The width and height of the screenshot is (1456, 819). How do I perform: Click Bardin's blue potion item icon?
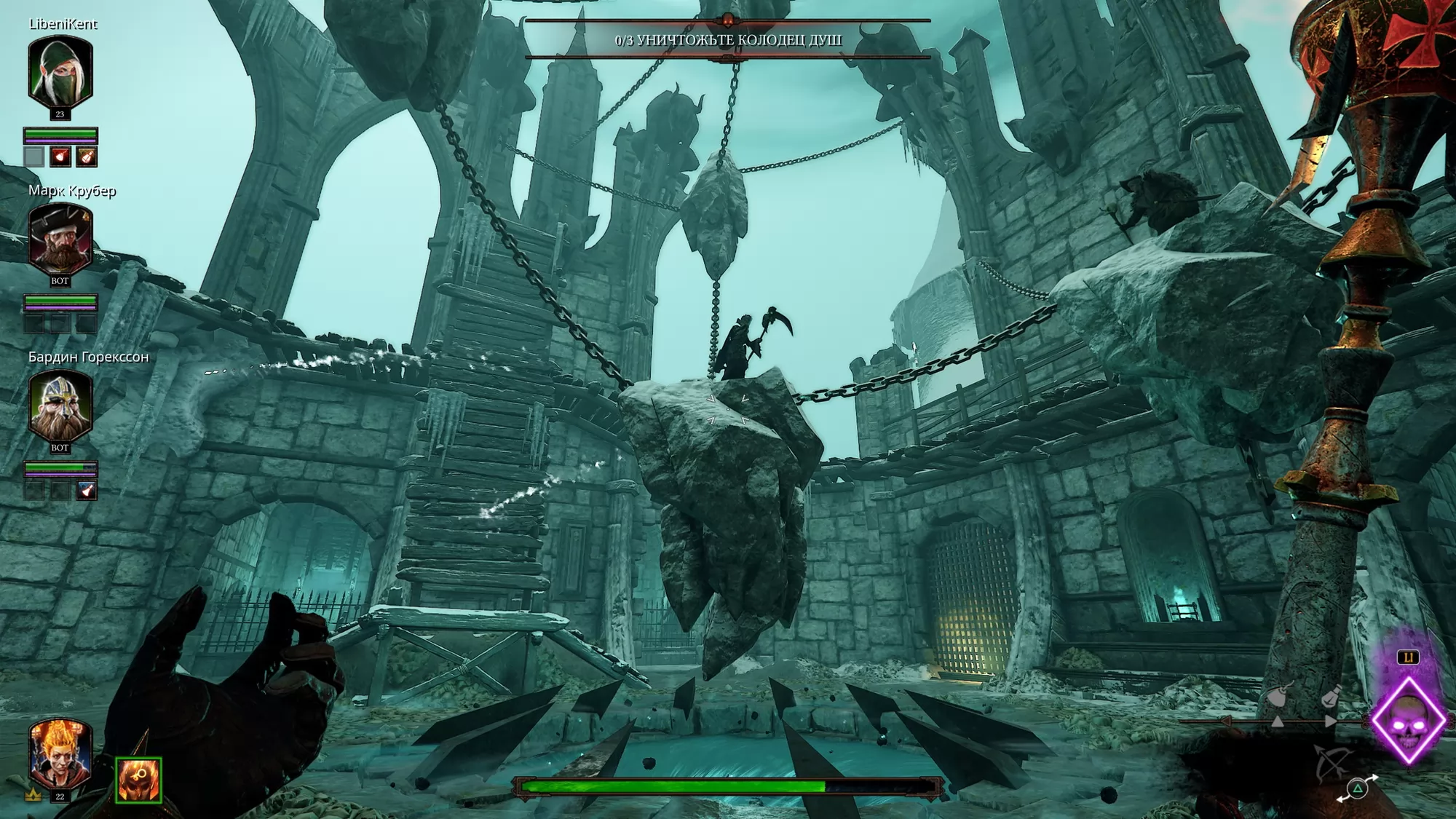click(87, 490)
